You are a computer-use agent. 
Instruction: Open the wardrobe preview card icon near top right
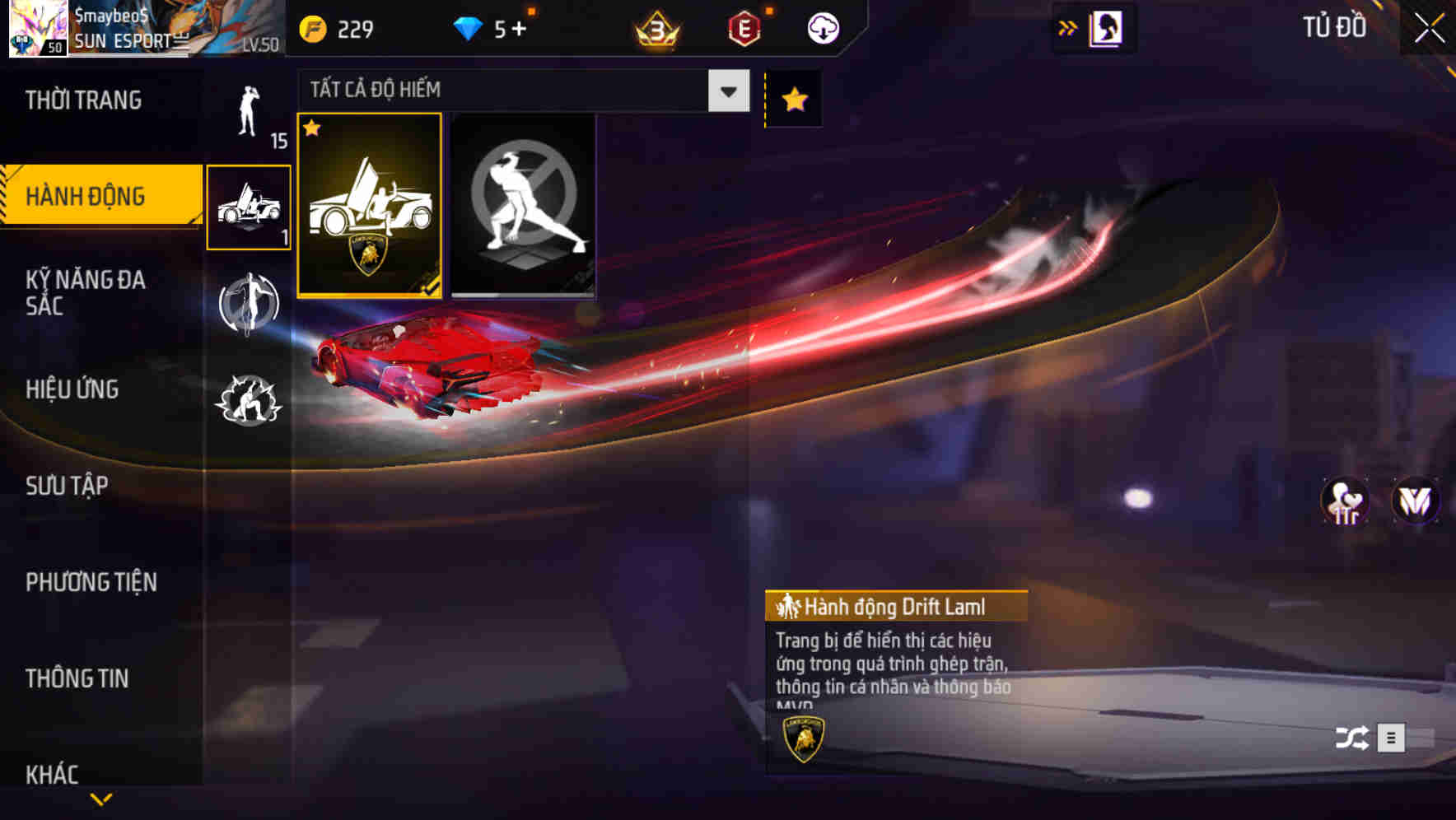click(1104, 26)
